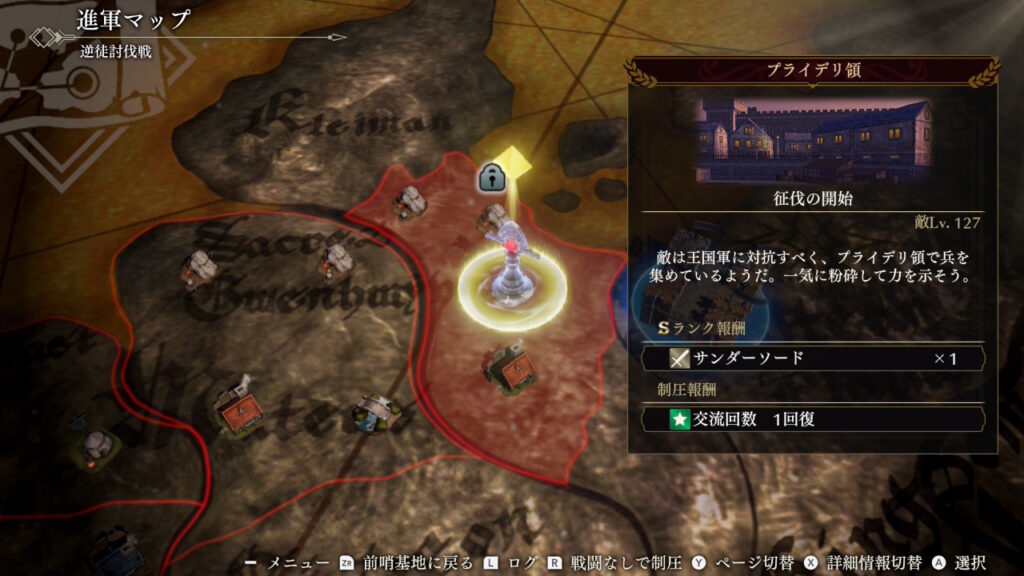
Task: View the Pryderi territory fortress thumbnail
Action: [x=812, y=138]
